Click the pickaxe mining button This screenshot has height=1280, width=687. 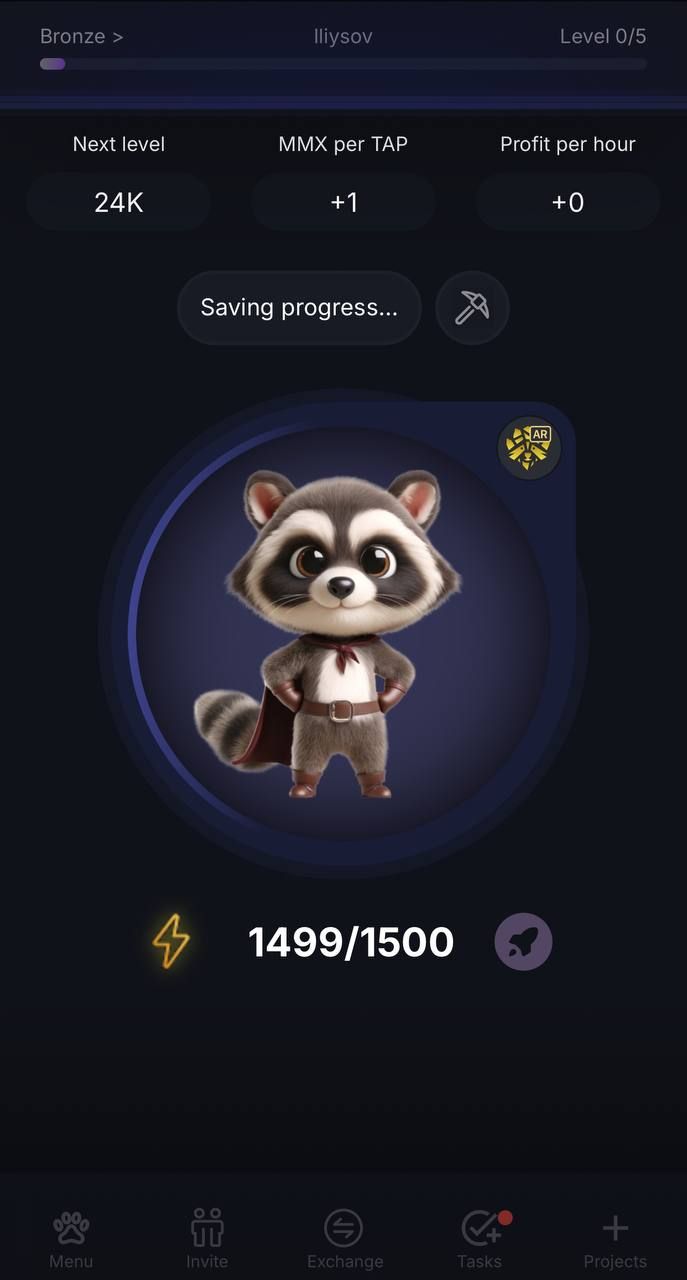472,308
